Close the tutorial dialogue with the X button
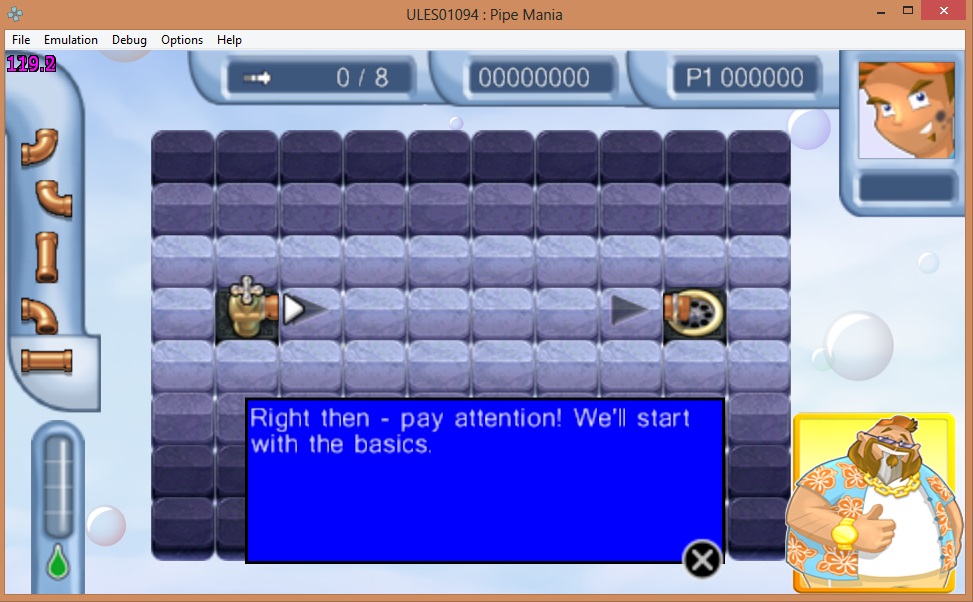The height and width of the screenshot is (602, 973). click(x=702, y=560)
